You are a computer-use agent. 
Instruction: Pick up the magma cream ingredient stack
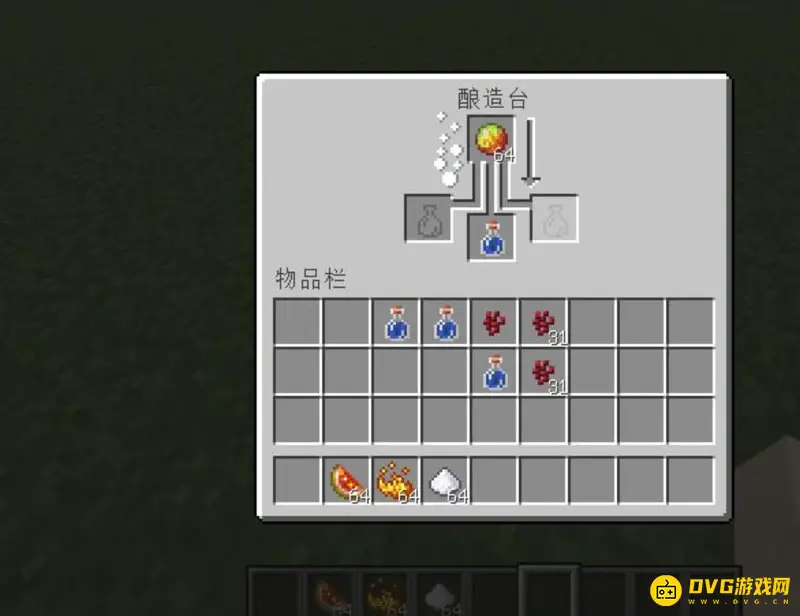point(491,140)
